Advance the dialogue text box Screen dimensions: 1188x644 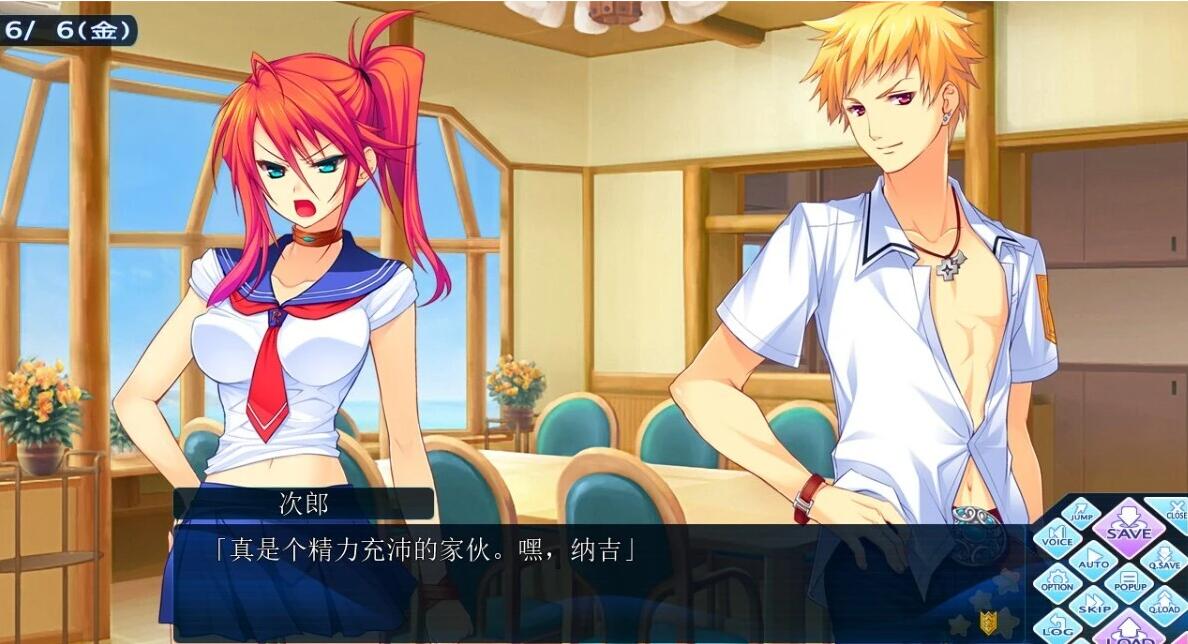point(600,580)
